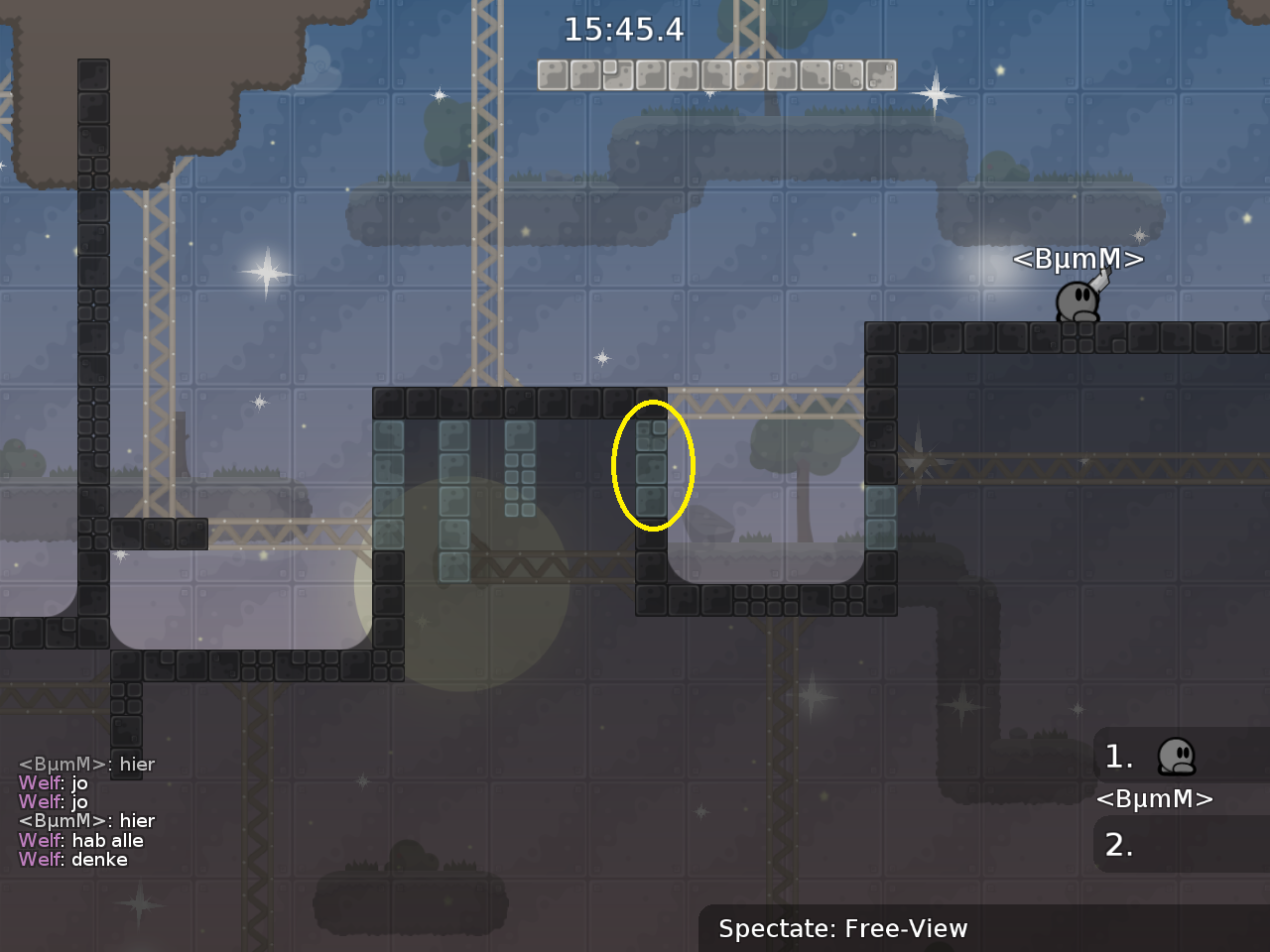
Task: Click the <BµmM> player tee in the level
Action: 1077,299
